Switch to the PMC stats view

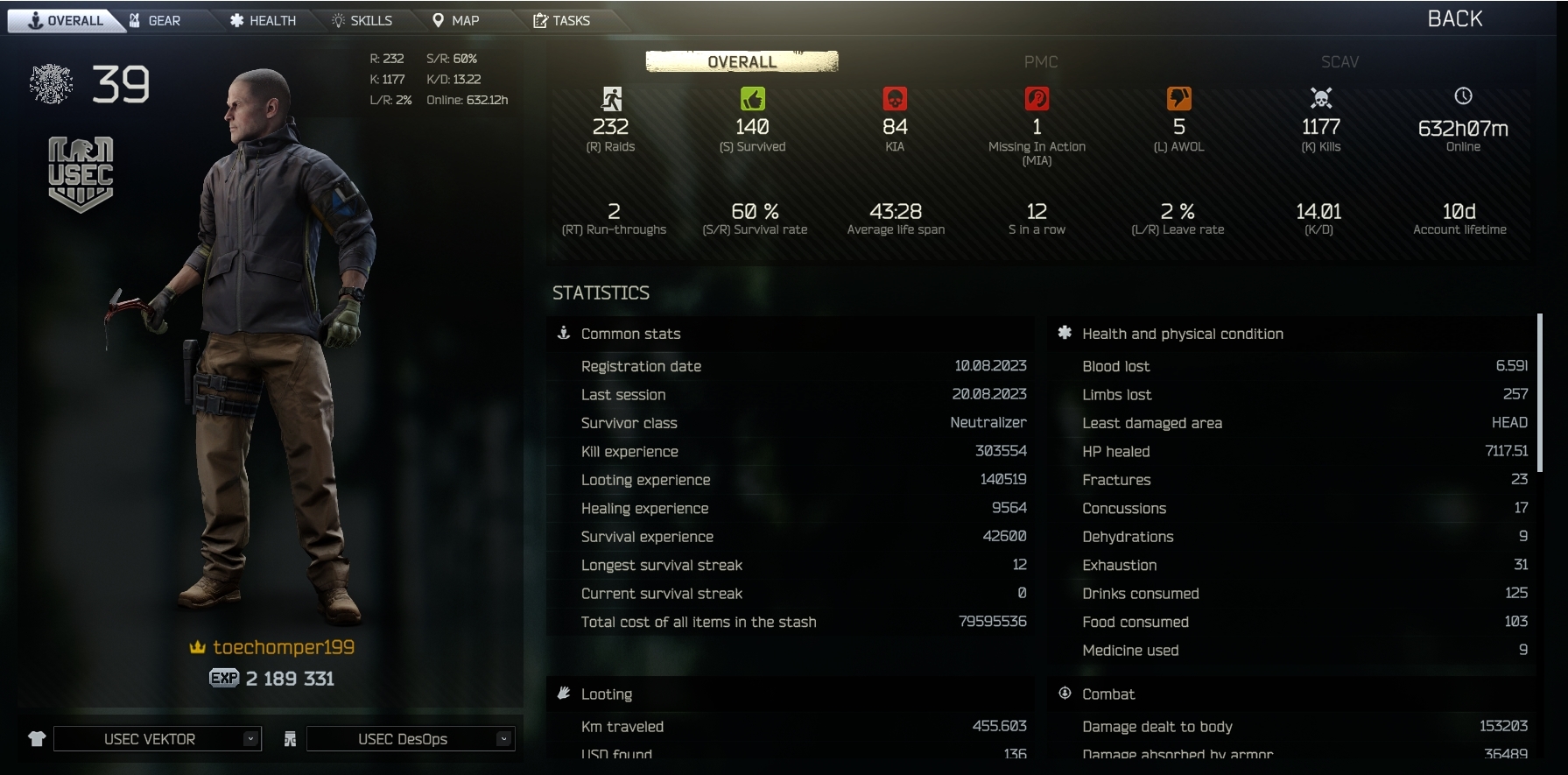pyautogui.click(x=1040, y=61)
